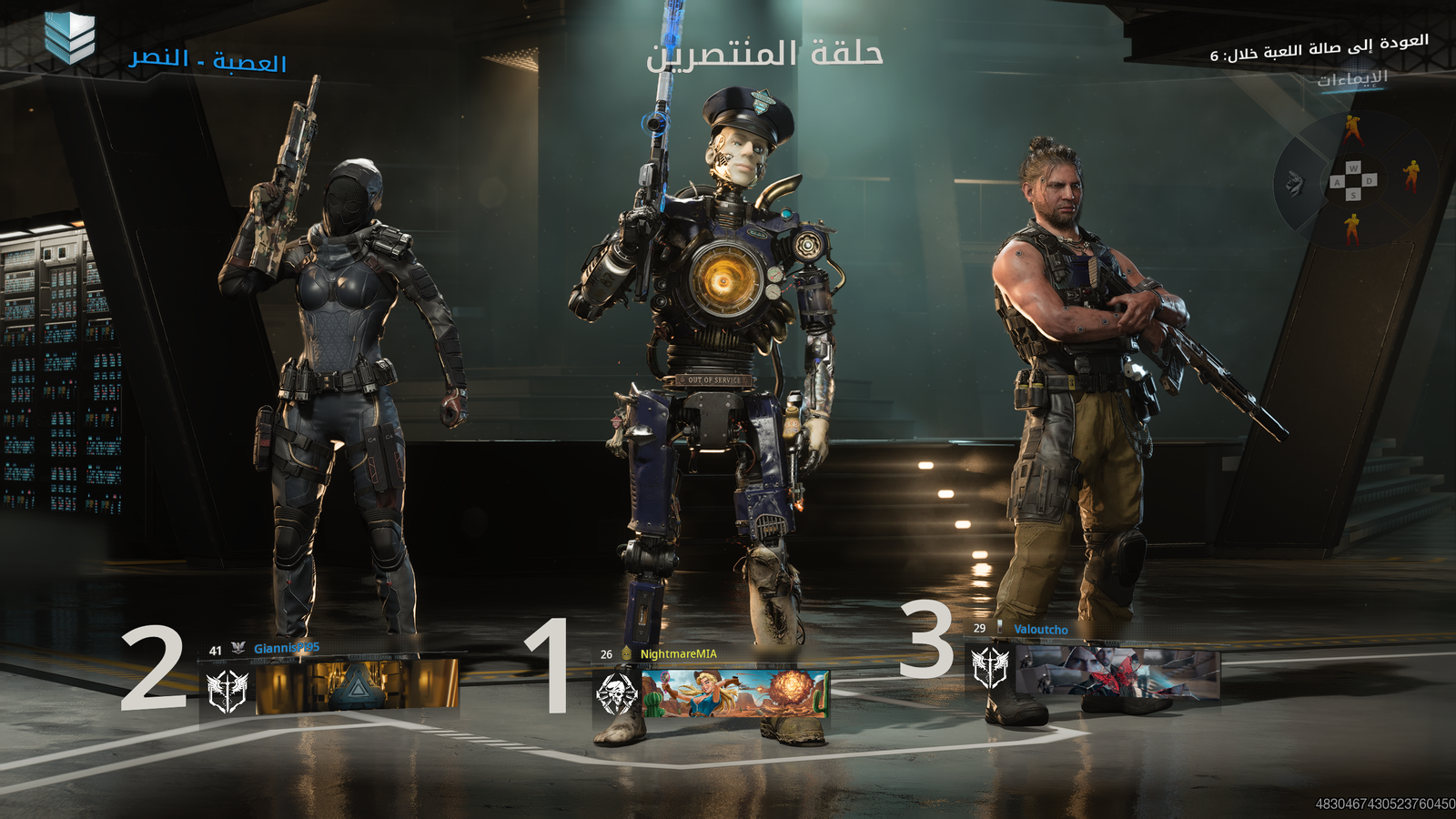The height and width of the screenshot is (819, 1456).
Task: Select the winged emblem beside Valoutcho's card
Action: 989,668
